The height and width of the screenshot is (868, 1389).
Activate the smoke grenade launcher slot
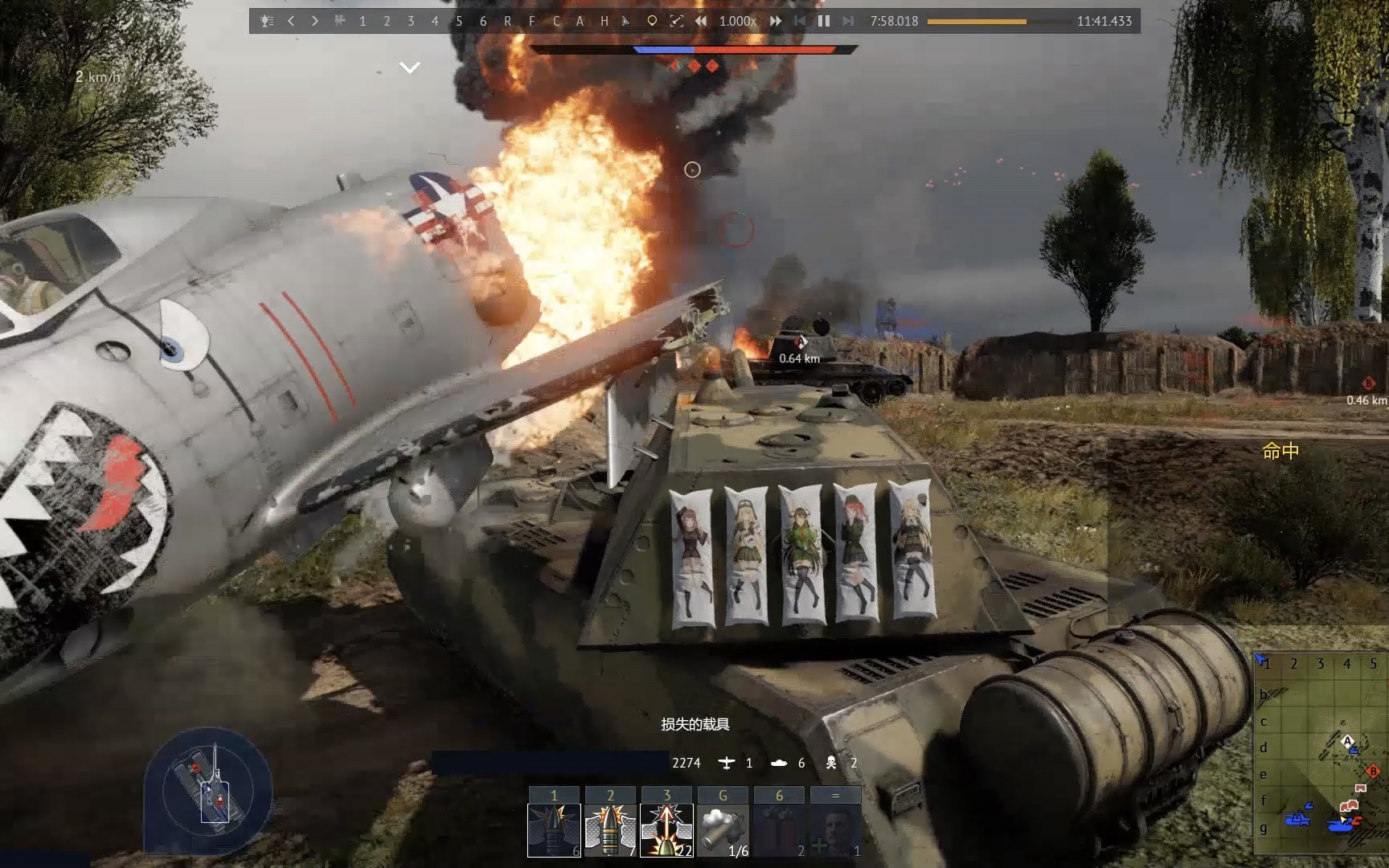pos(723,829)
